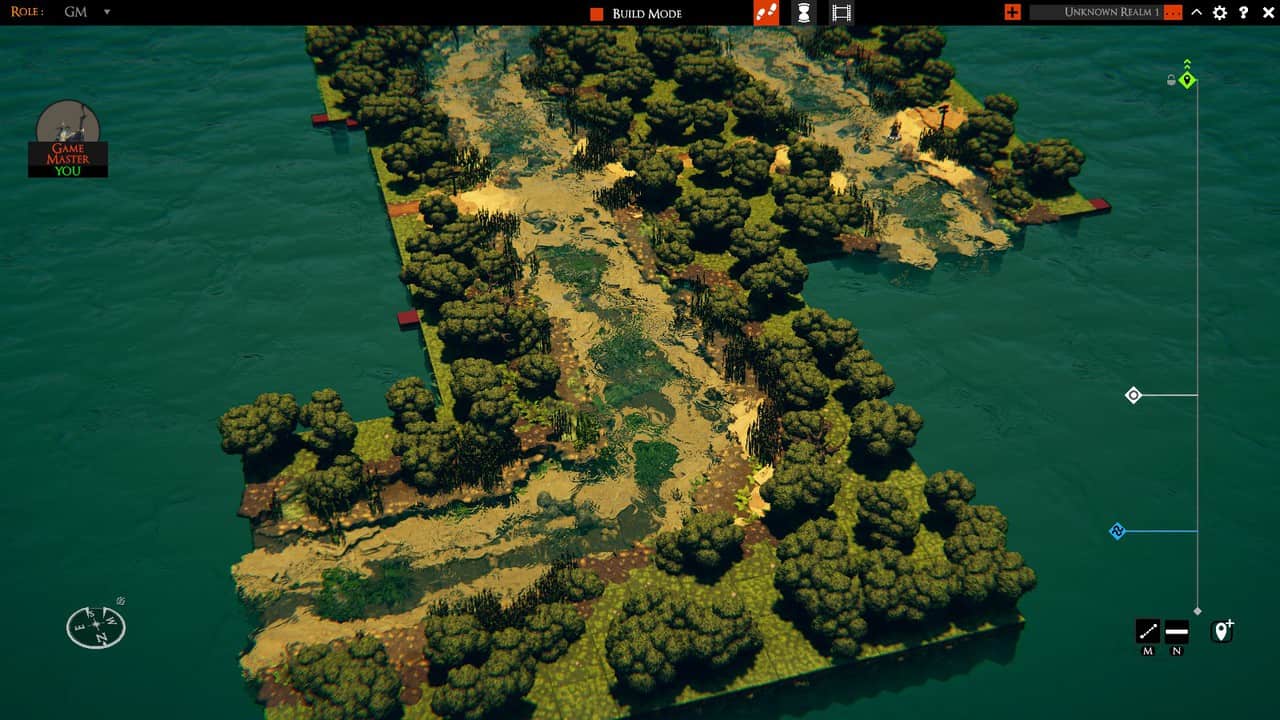1280x720 pixels.
Task: Close the game with the X button
Action: (1267, 12)
